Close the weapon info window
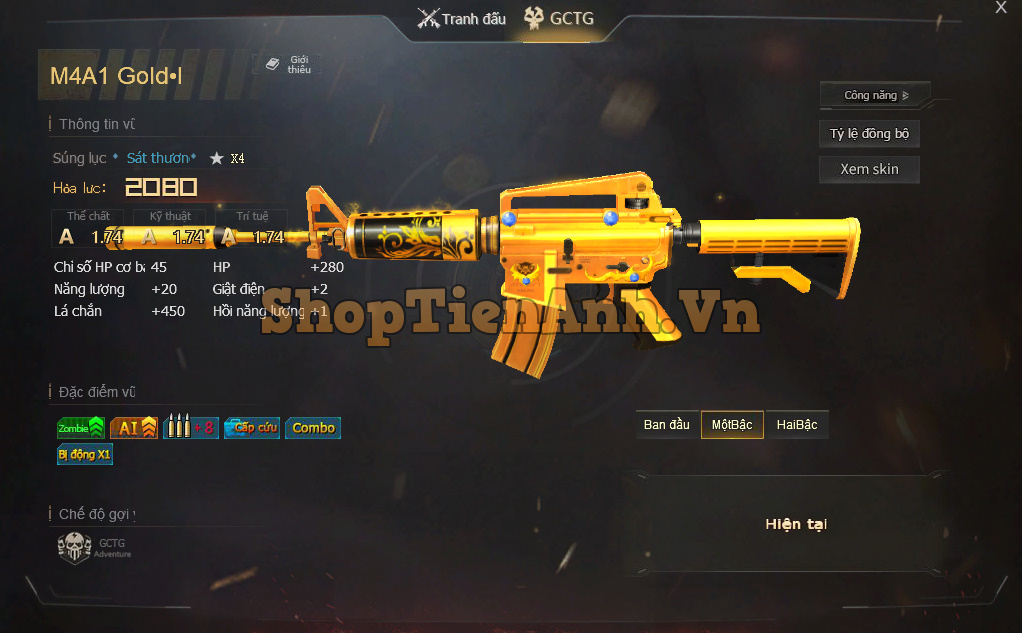The image size is (1022, 633). tap(1001, 8)
